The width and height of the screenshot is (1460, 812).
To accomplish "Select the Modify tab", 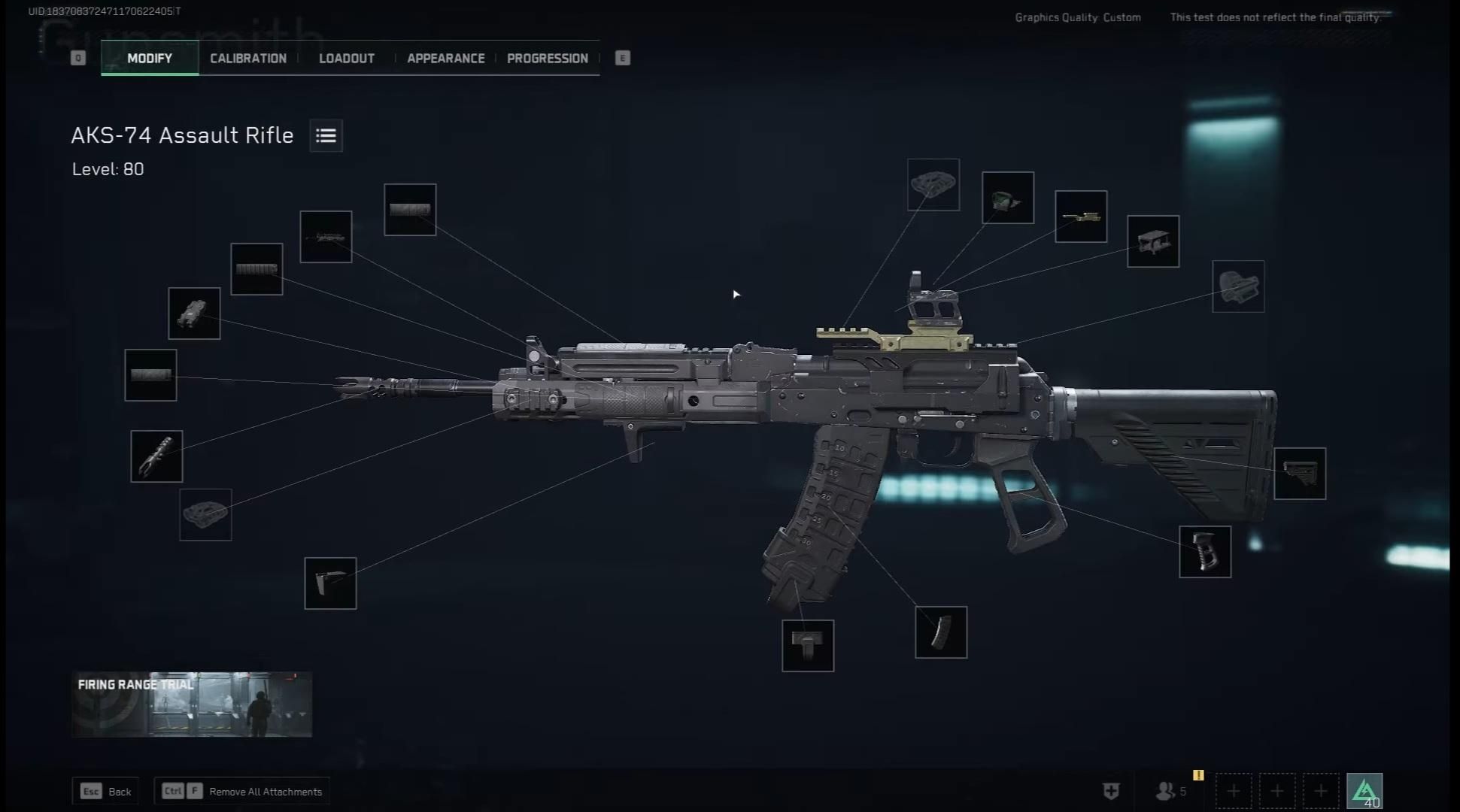I will tap(150, 58).
